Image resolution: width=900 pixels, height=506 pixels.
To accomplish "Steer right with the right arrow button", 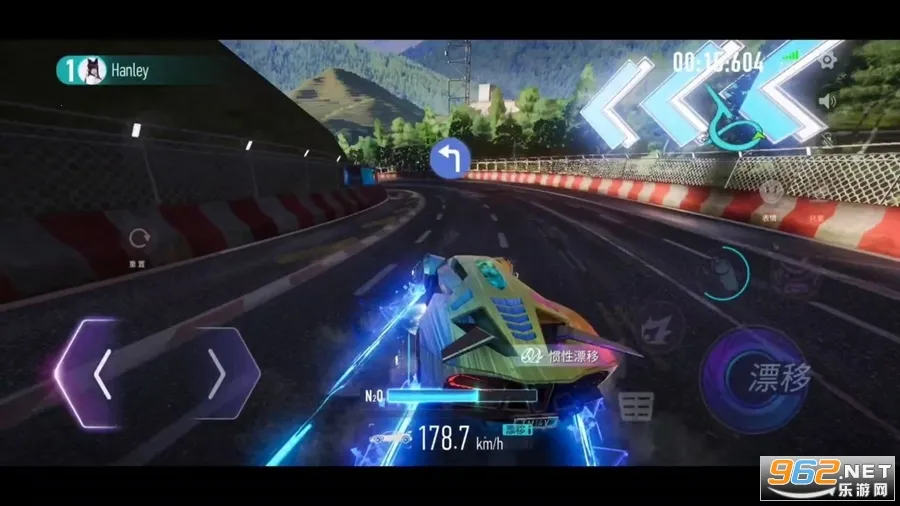I will 220,375.
